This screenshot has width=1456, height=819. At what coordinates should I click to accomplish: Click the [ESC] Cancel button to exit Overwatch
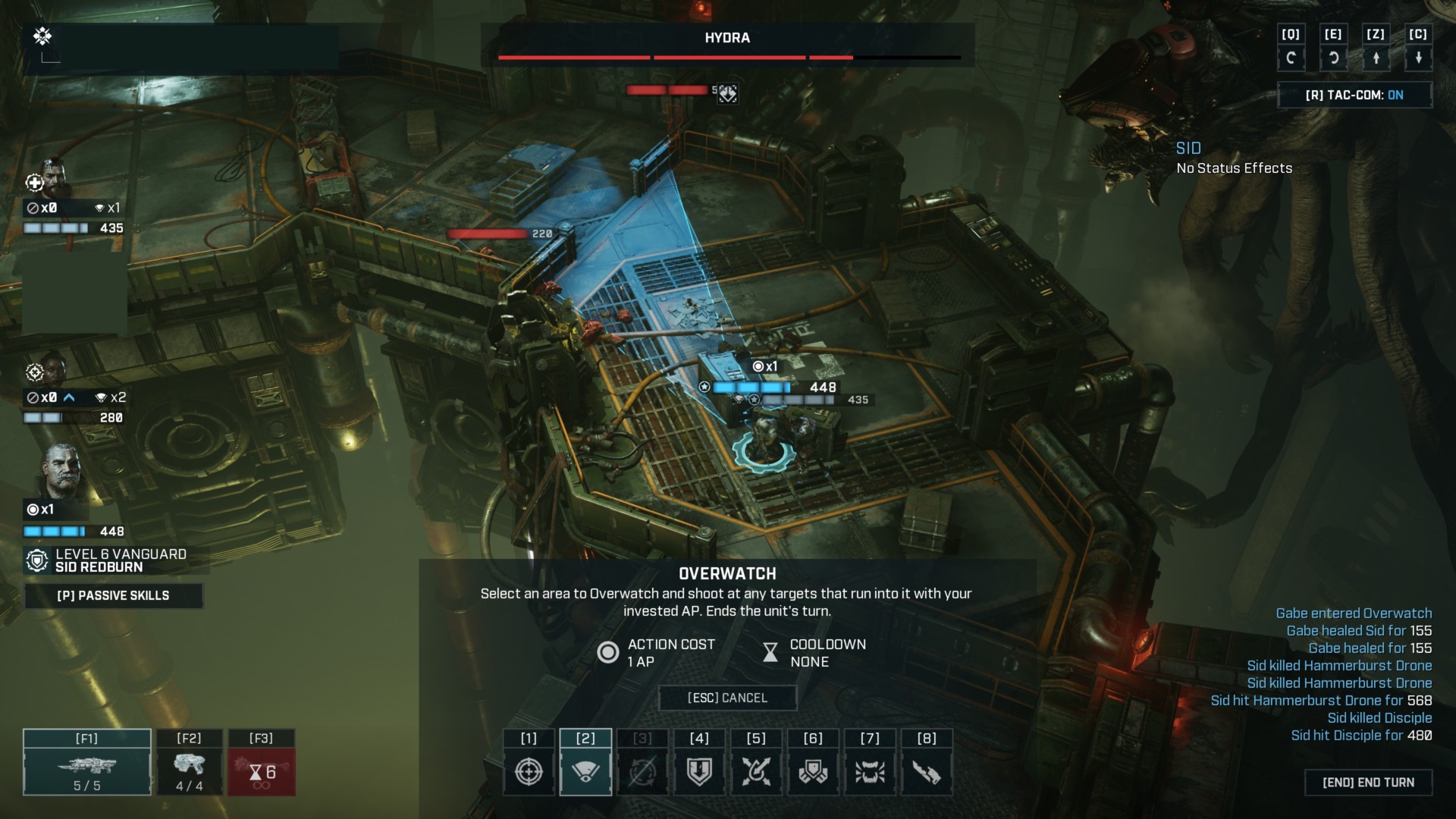(x=728, y=698)
